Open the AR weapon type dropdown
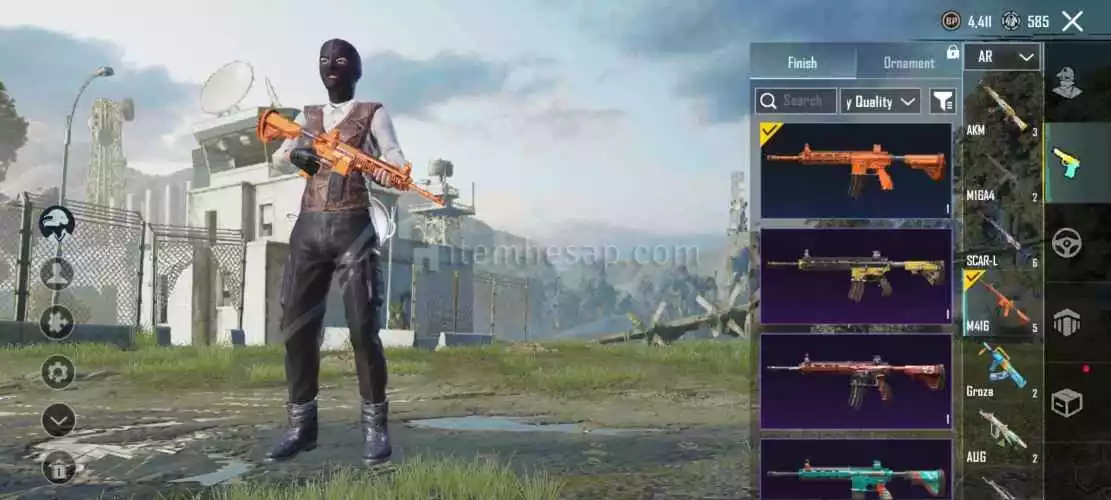 pyautogui.click(x=1003, y=57)
